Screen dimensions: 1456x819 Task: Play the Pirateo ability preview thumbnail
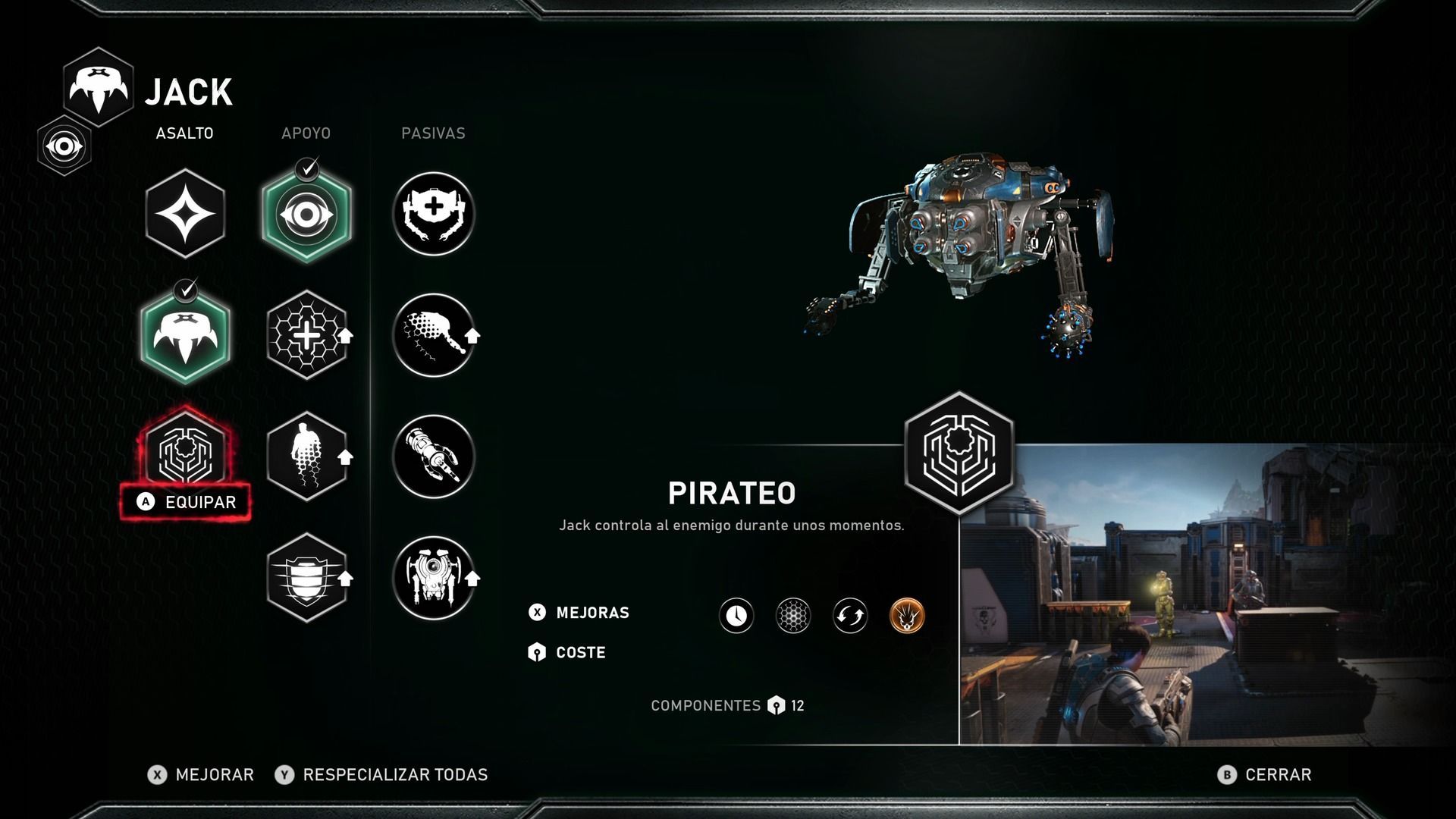tap(1206, 595)
